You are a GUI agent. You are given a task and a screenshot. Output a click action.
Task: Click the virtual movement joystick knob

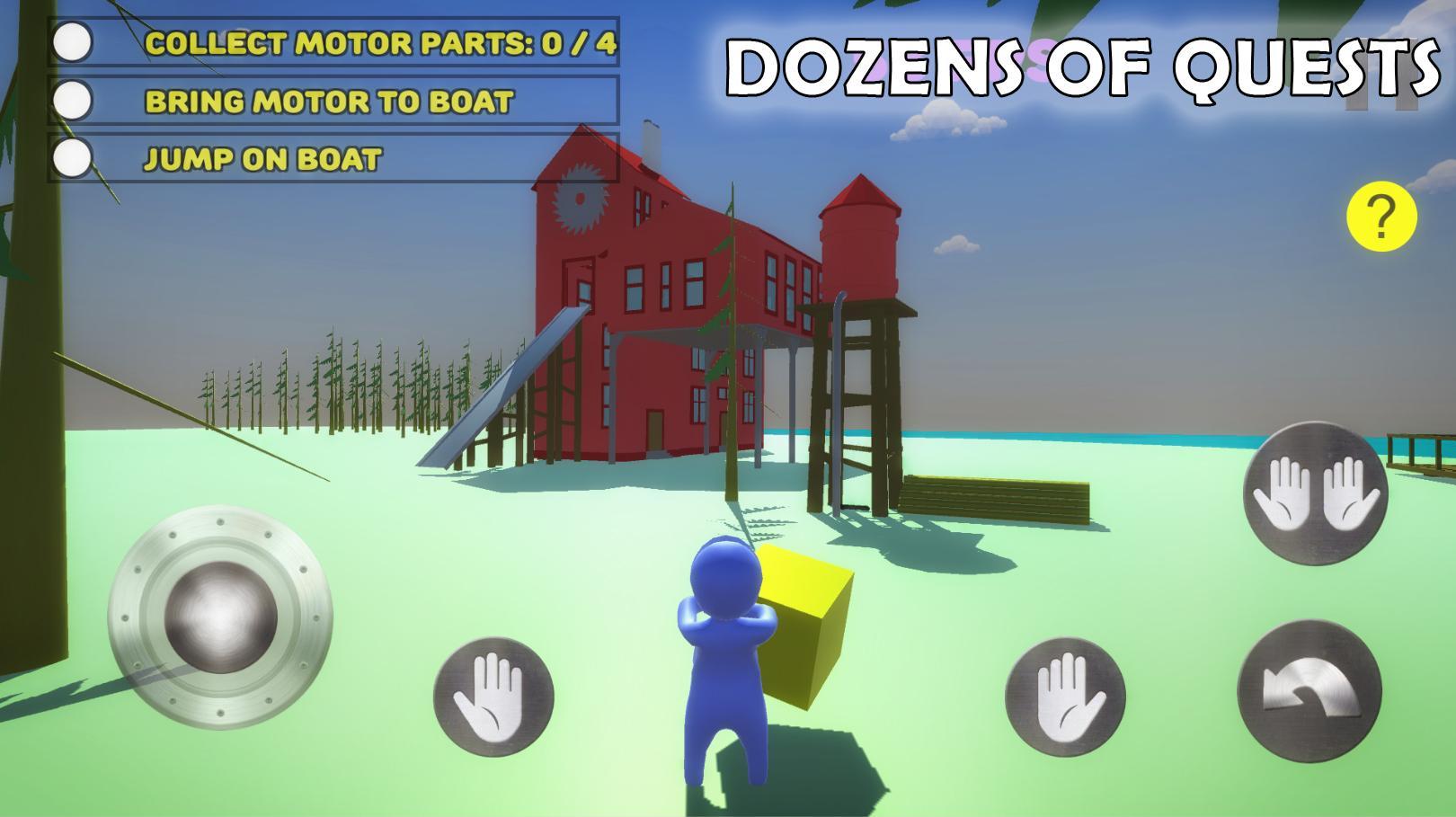point(221,618)
